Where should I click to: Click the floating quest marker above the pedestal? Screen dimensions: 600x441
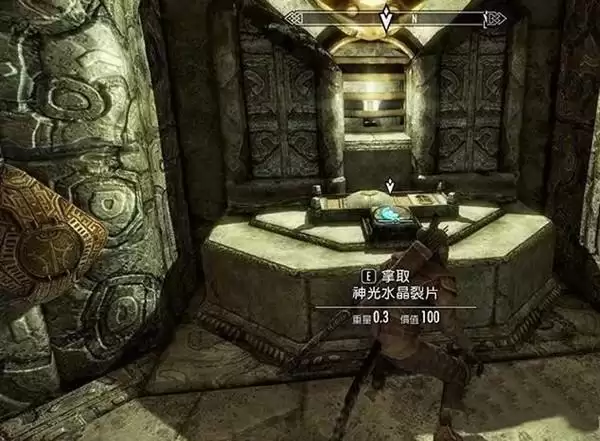[390, 186]
